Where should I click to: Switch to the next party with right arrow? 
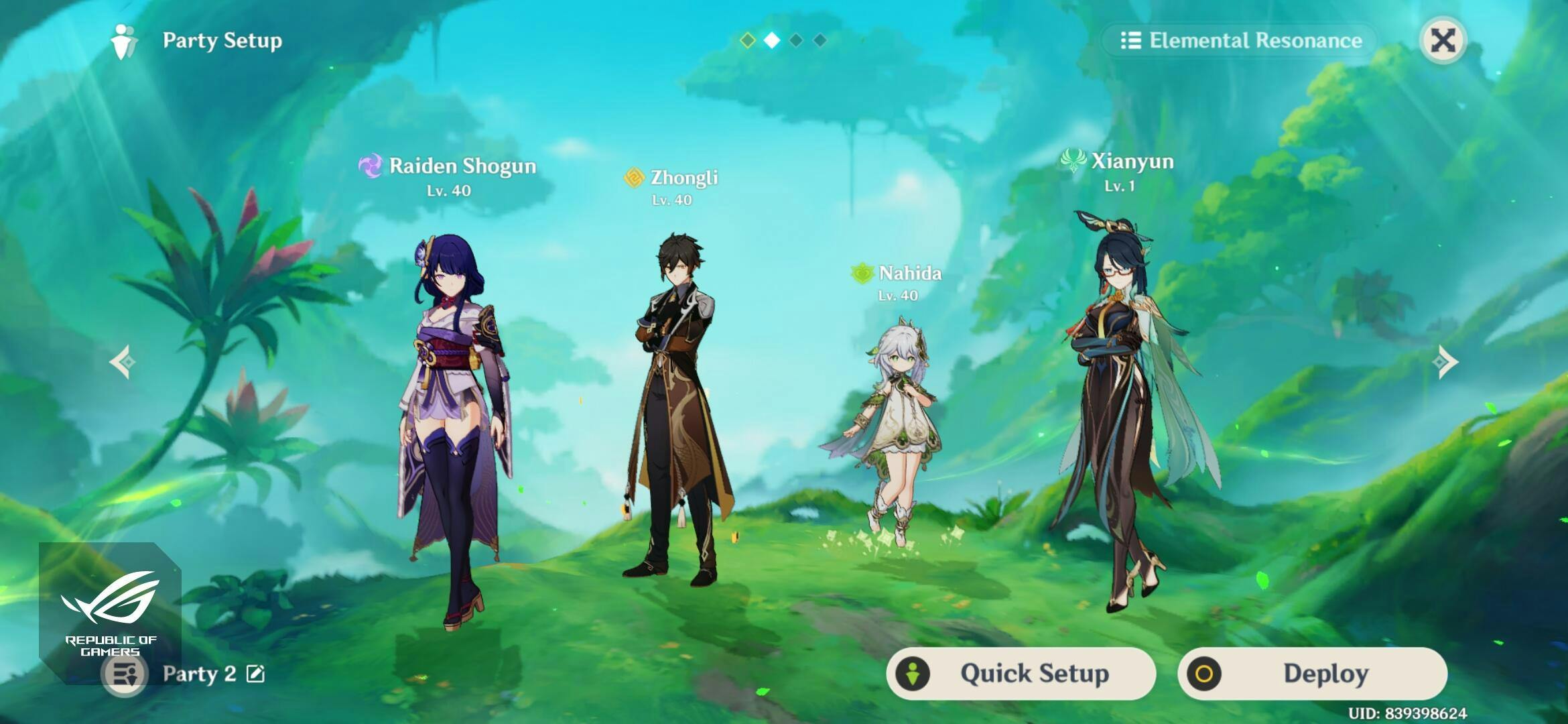(x=1444, y=362)
